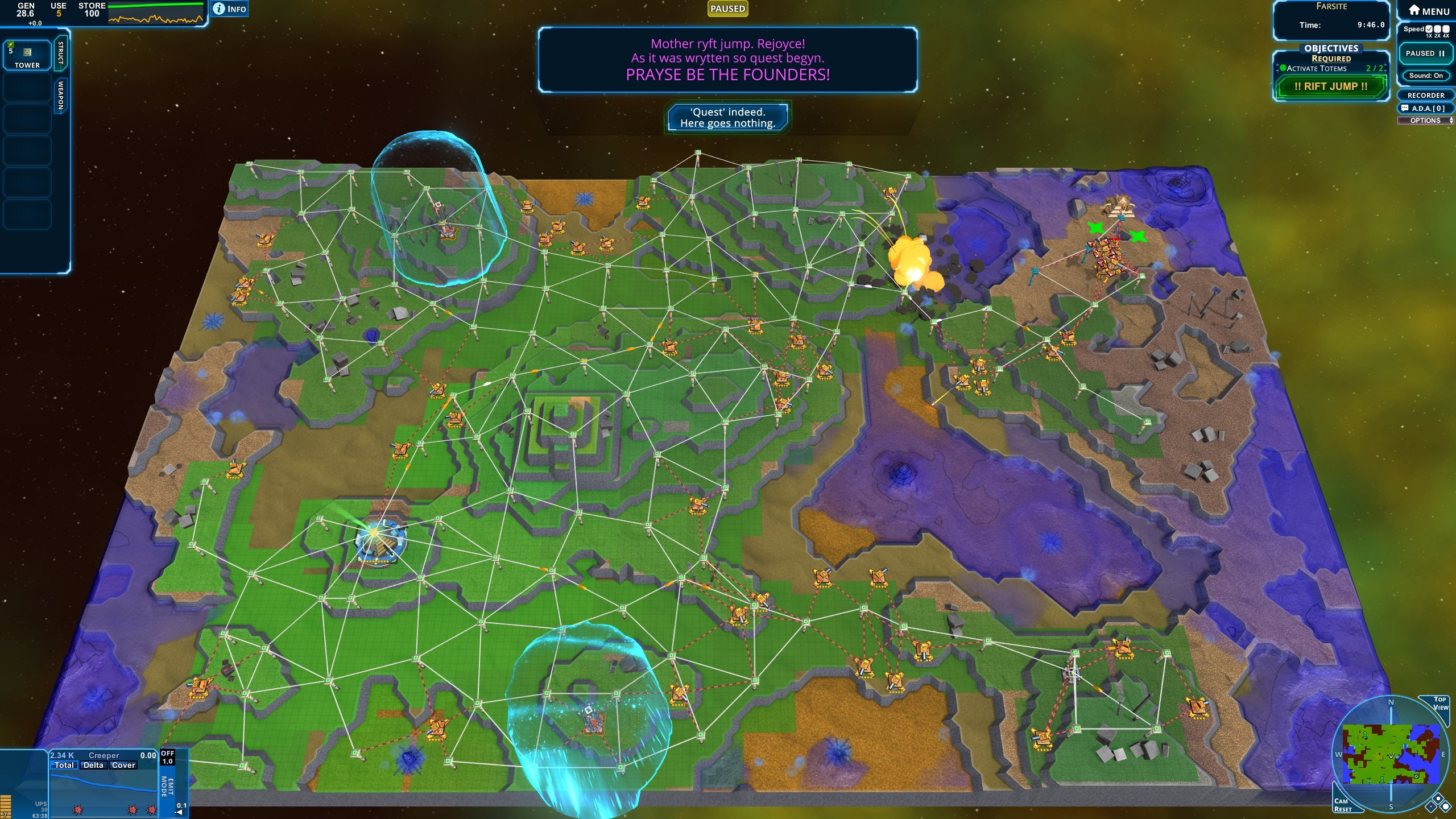Show the creeper Cover graph
Screen dimensions: 1456x819
tap(123, 766)
